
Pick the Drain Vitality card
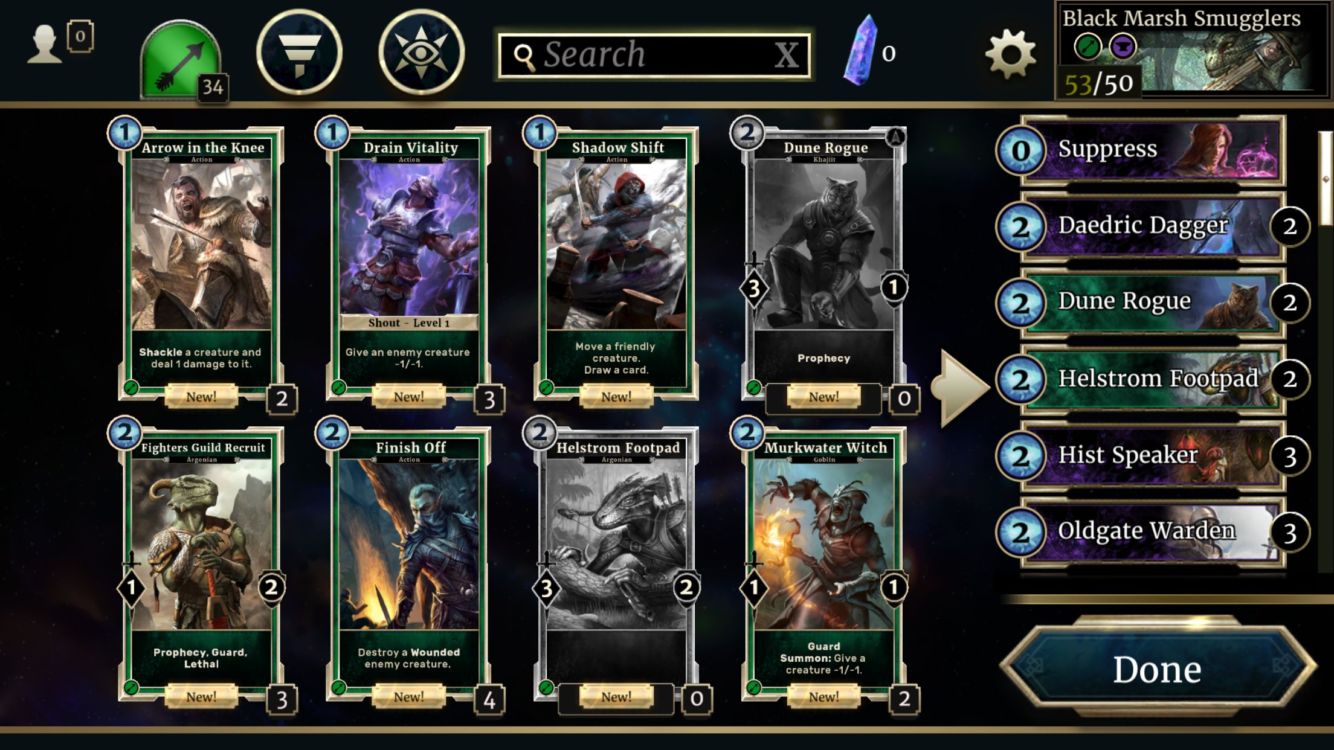[x=408, y=260]
